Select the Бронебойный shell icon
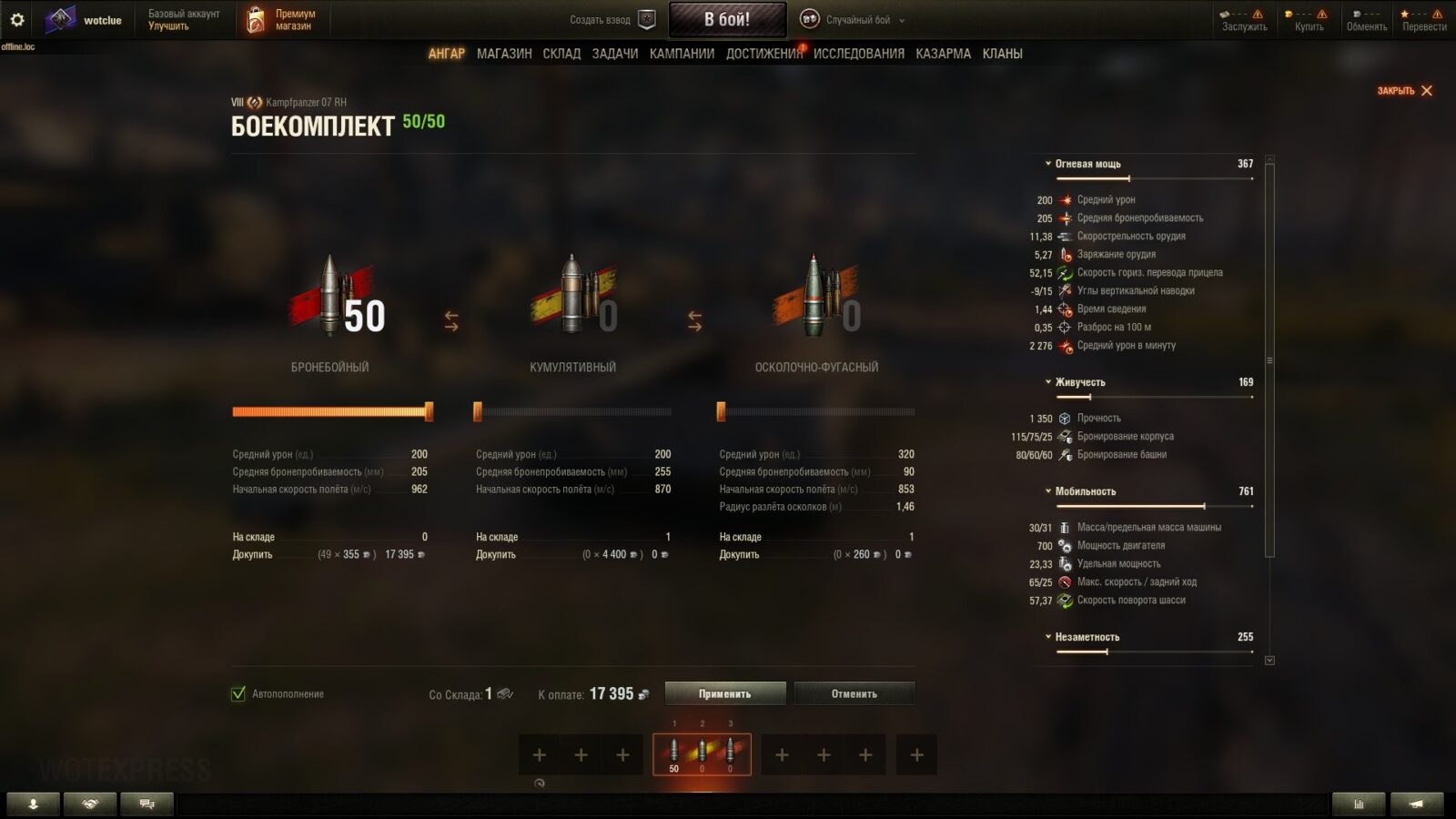The image size is (1456, 819). pyautogui.click(x=329, y=296)
